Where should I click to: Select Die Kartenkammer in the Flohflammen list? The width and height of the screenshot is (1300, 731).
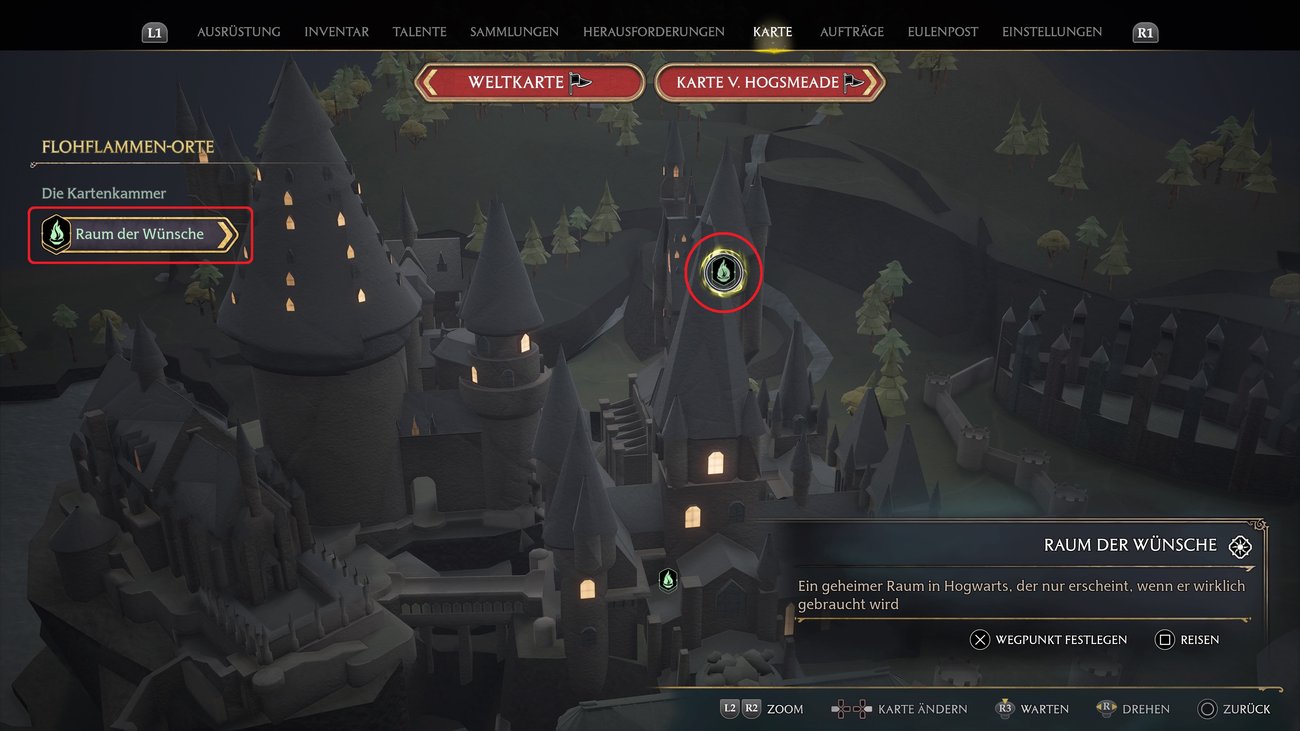pyautogui.click(x=103, y=192)
